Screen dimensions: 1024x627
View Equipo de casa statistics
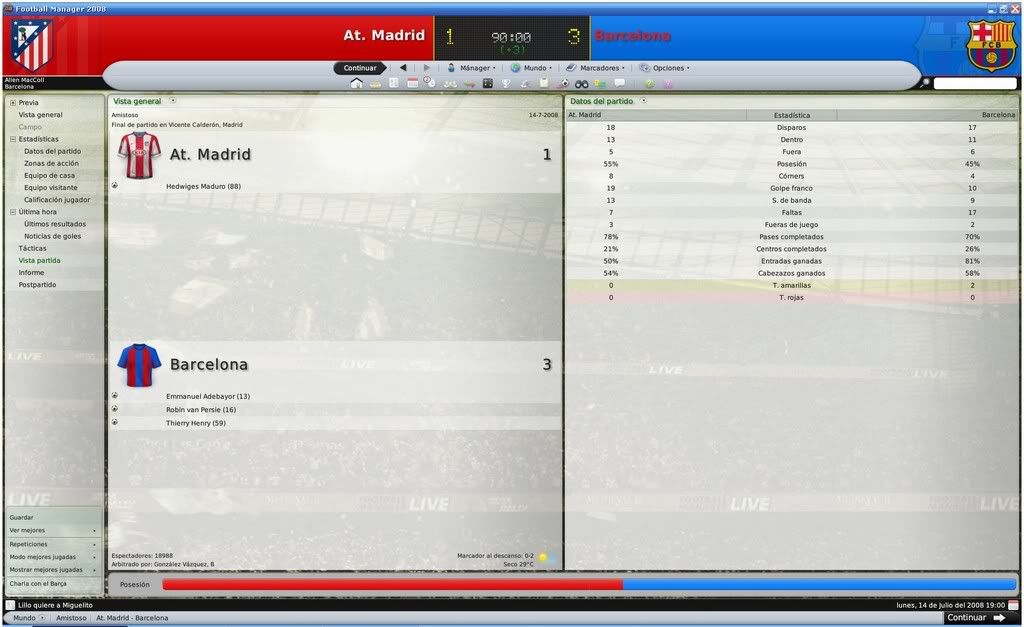pyautogui.click(x=50, y=175)
